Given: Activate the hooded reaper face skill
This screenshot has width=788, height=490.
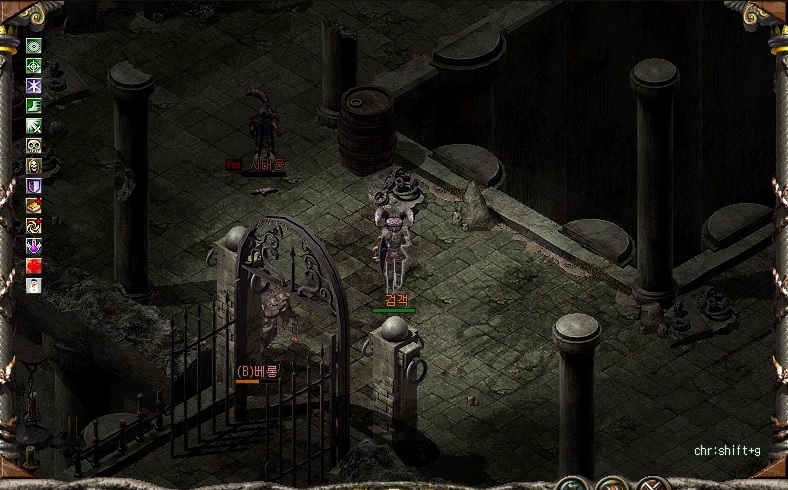Looking at the screenshot, I should click(34, 166).
